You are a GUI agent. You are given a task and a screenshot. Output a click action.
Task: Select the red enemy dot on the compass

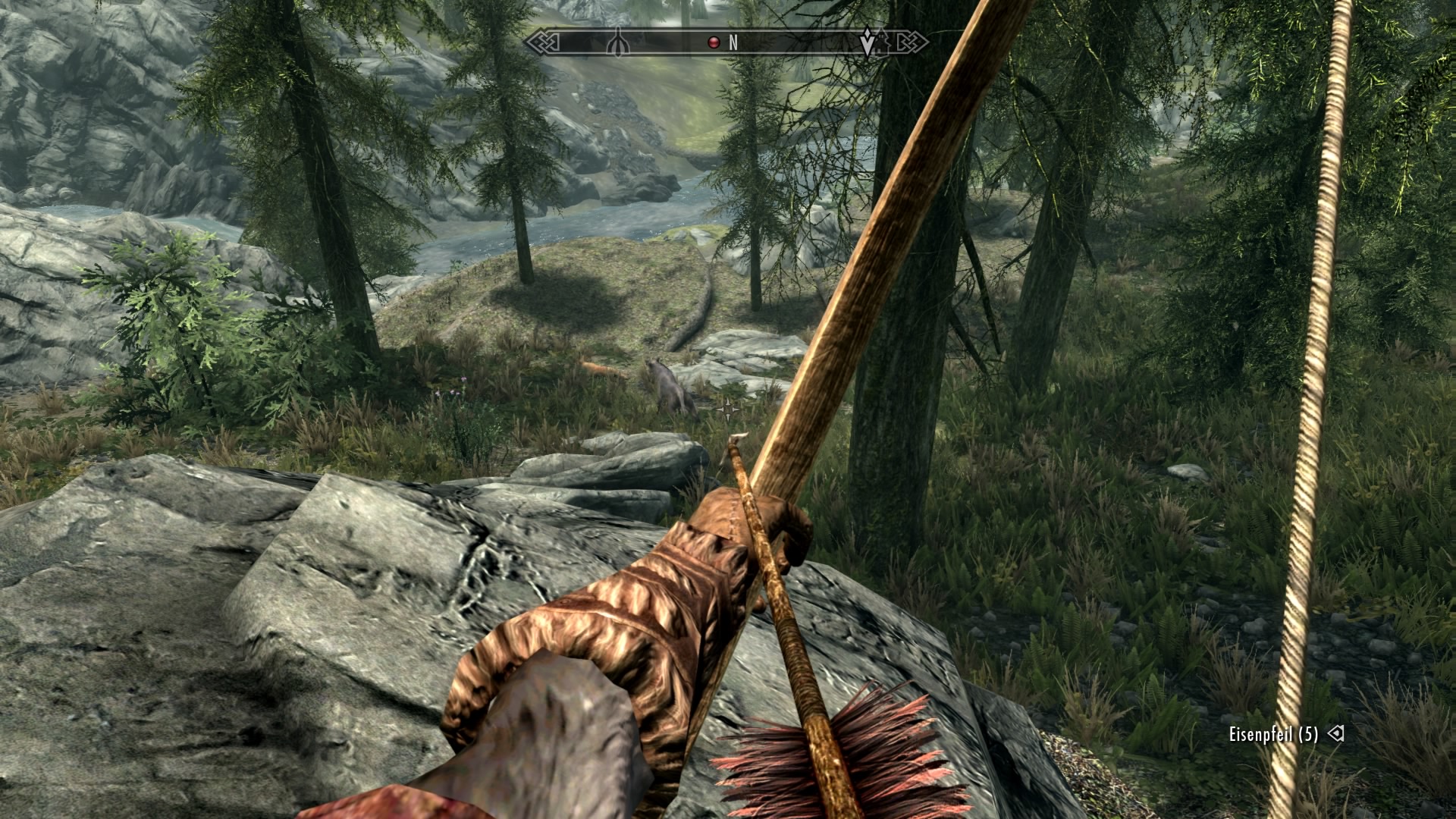pos(713,43)
